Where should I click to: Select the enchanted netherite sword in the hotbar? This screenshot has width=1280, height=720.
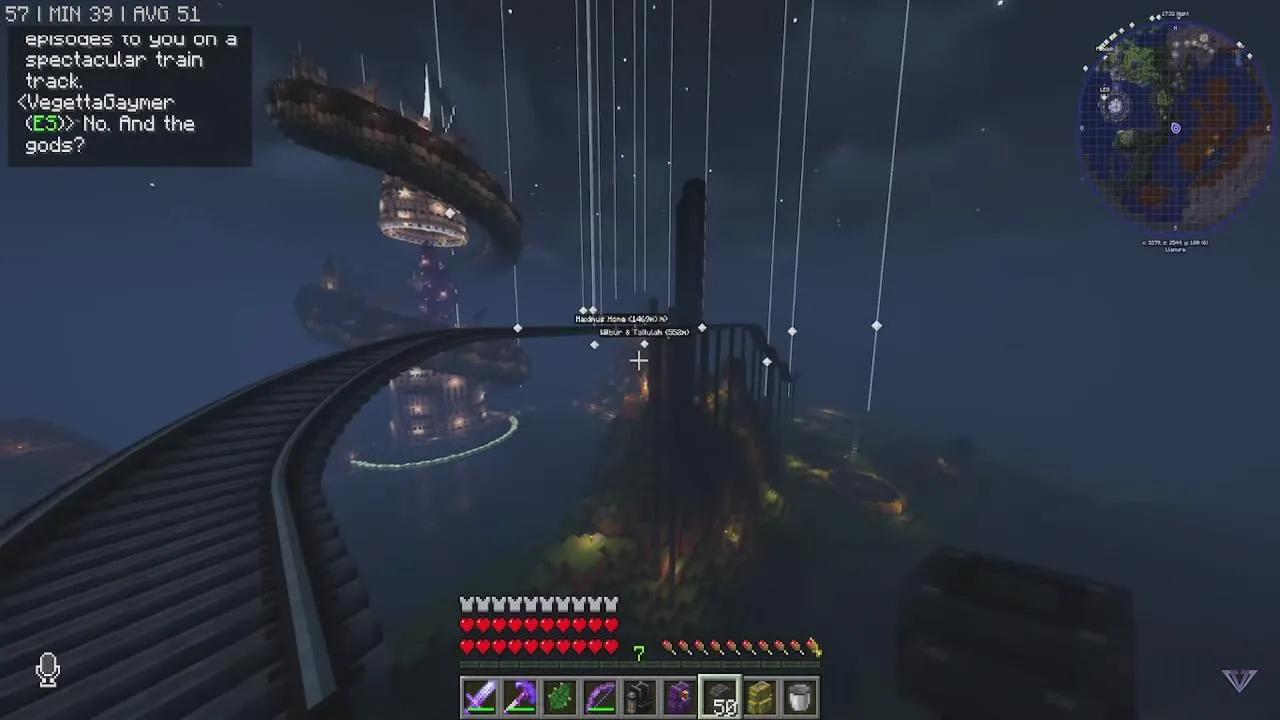point(479,697)
